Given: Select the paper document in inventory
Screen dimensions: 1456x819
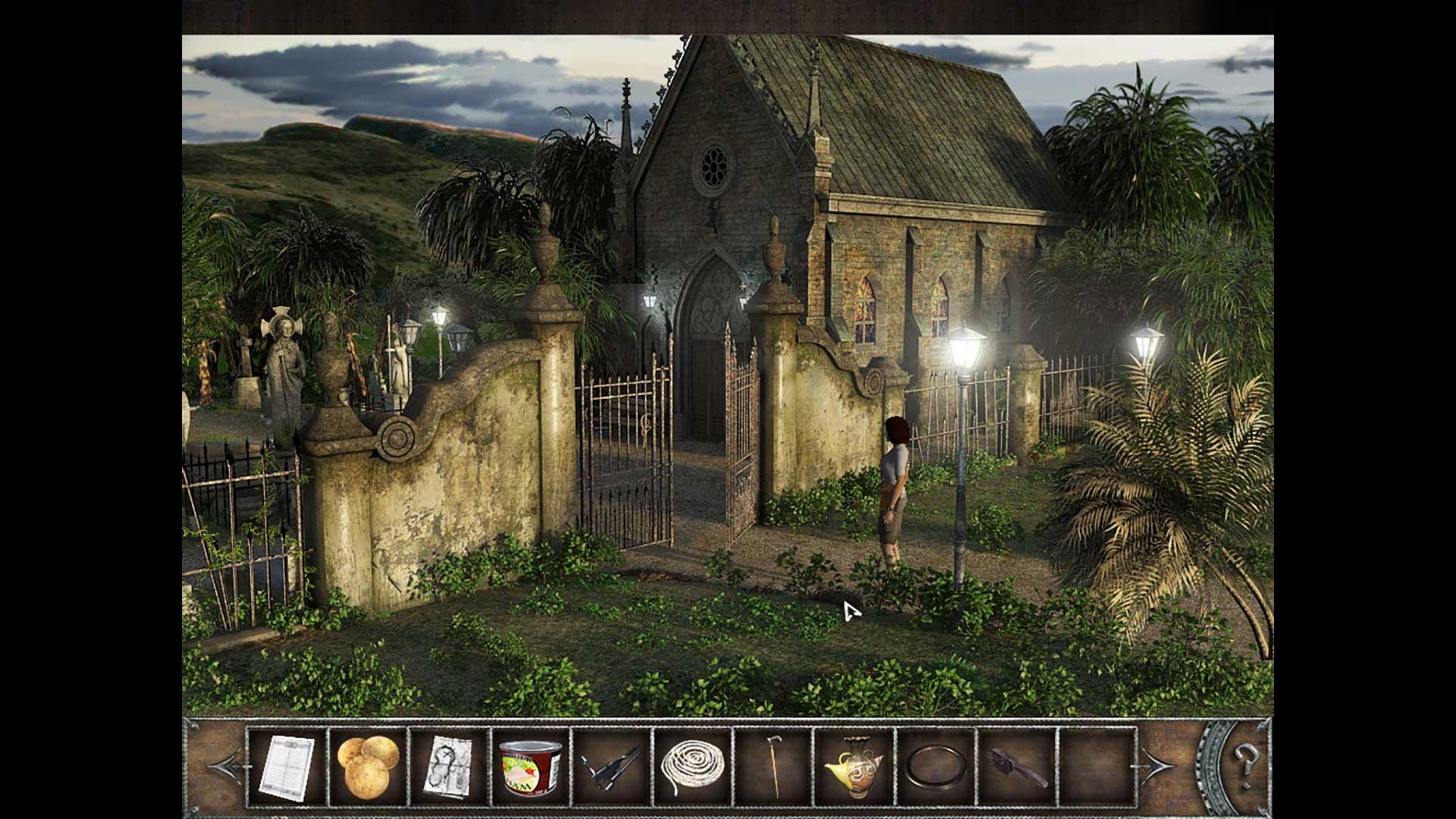Looking at the screenshot, I should click(287, 767).
